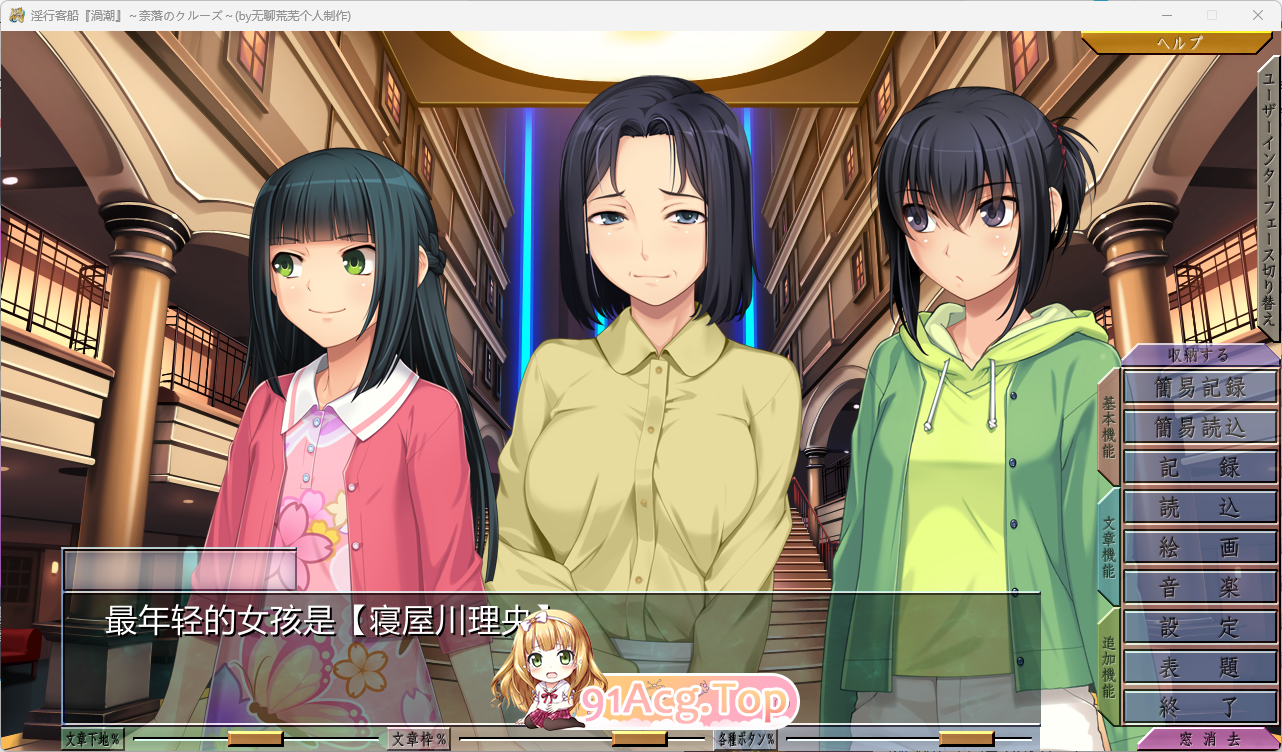Click 簡易記録 to quick save

(x=1199, y=386)
